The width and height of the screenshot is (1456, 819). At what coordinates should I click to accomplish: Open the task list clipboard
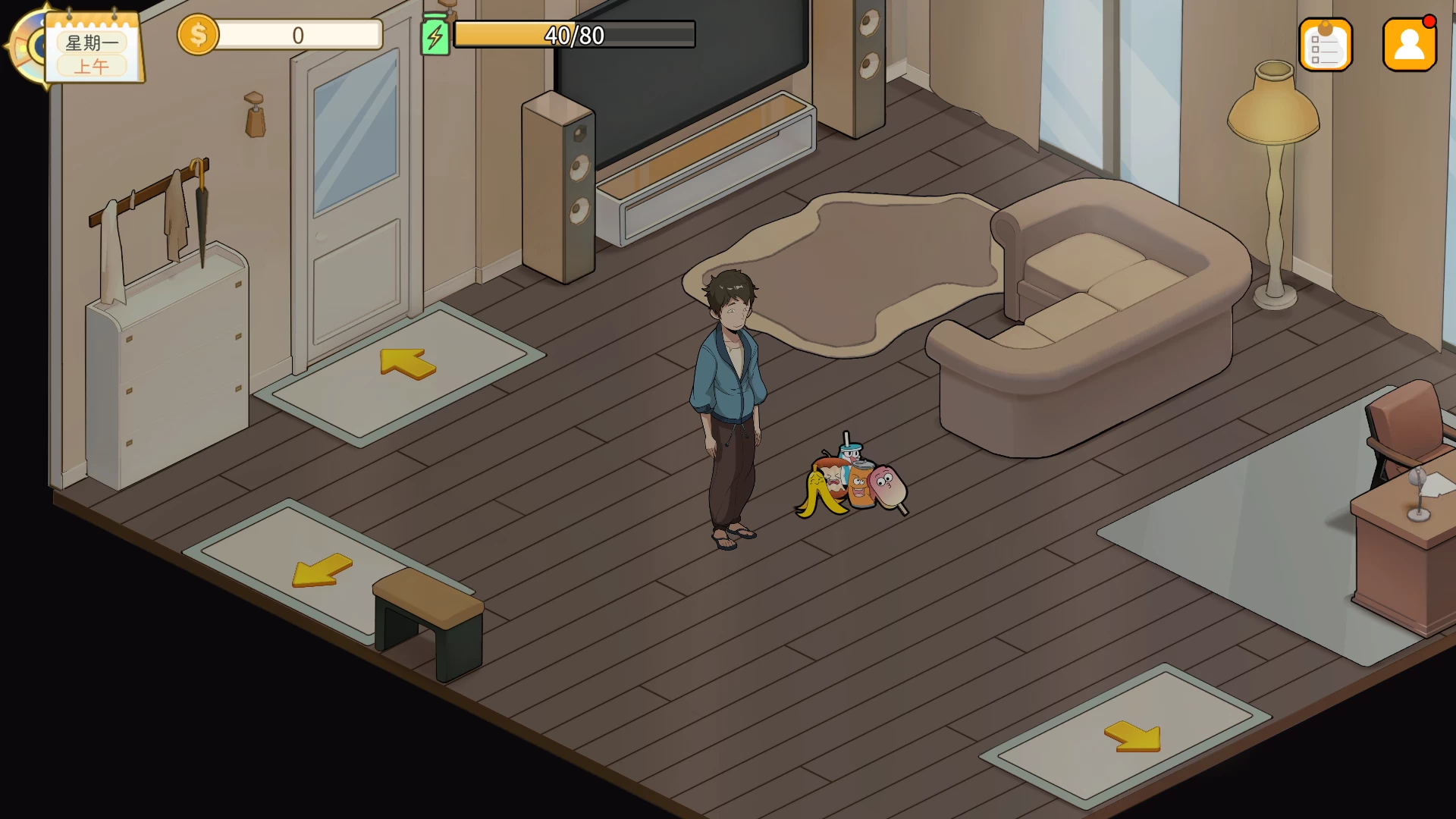1325,45
